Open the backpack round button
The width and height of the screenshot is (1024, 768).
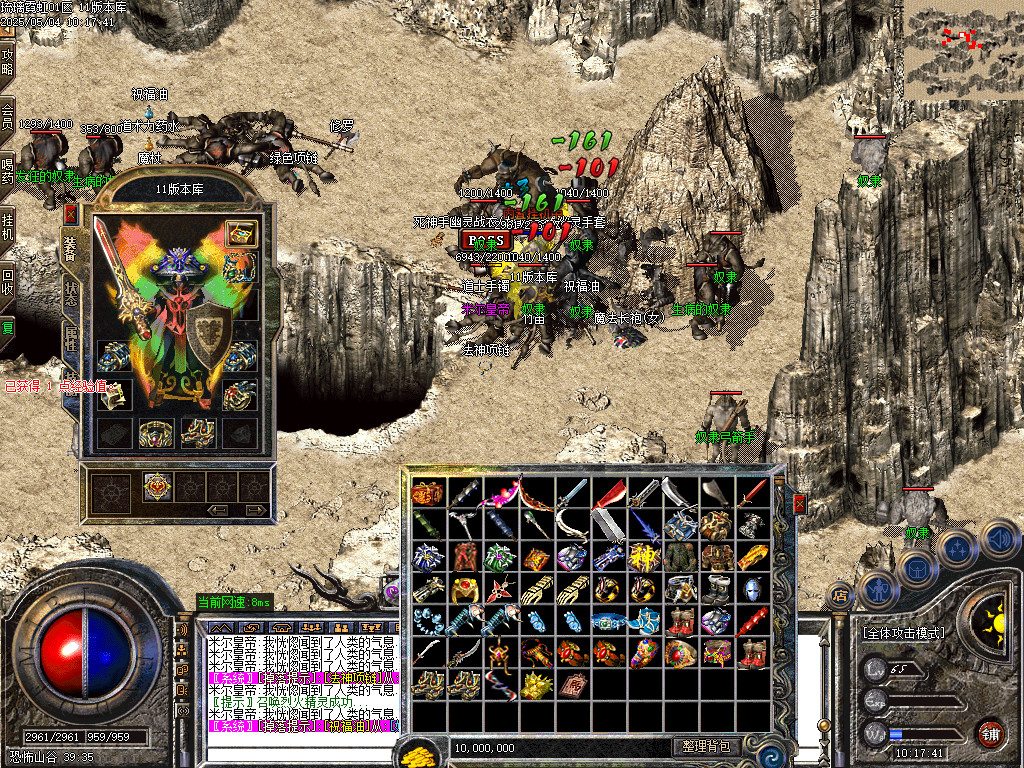click(918, 569)
